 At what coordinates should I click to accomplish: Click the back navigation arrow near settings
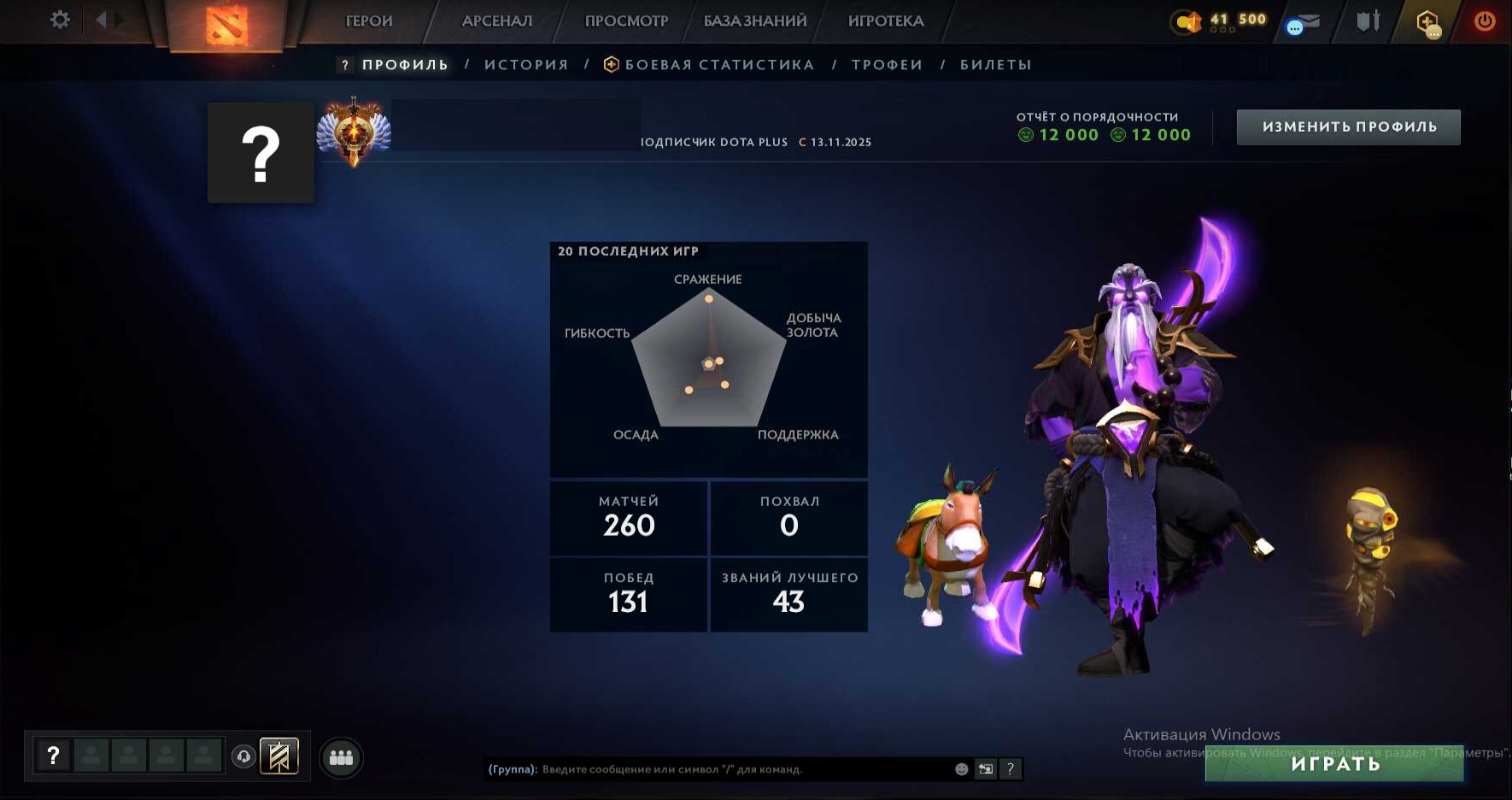pyautogui.click(x=101, y=19)
